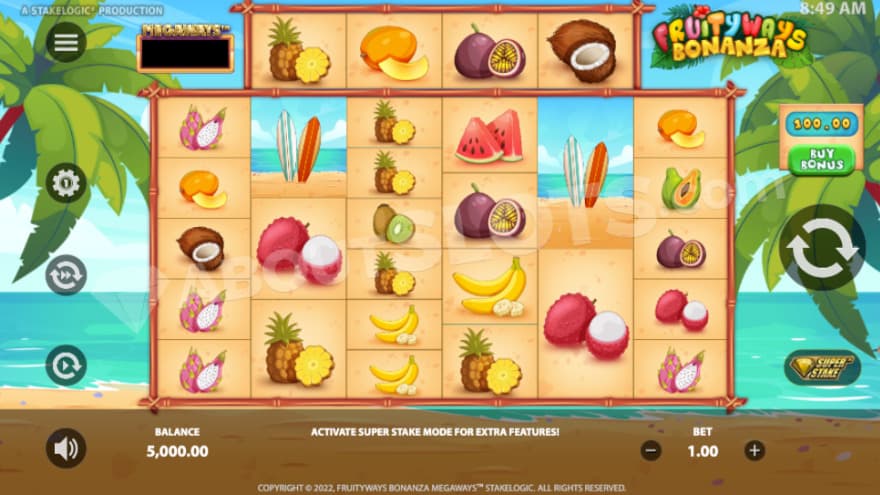This screenshot has height=495, width=880.
Task: Increase the bet with the plus button
Action: [754, 450]
